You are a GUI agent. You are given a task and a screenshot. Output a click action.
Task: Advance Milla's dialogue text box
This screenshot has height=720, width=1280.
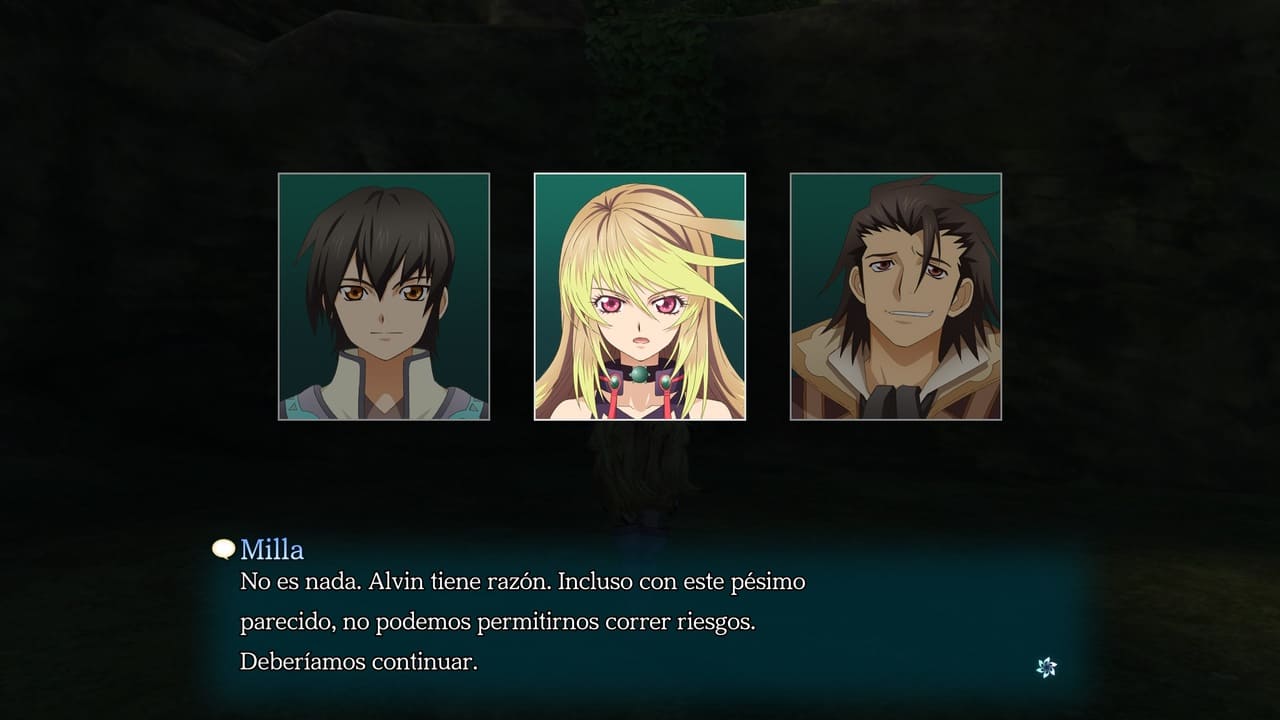640,621
